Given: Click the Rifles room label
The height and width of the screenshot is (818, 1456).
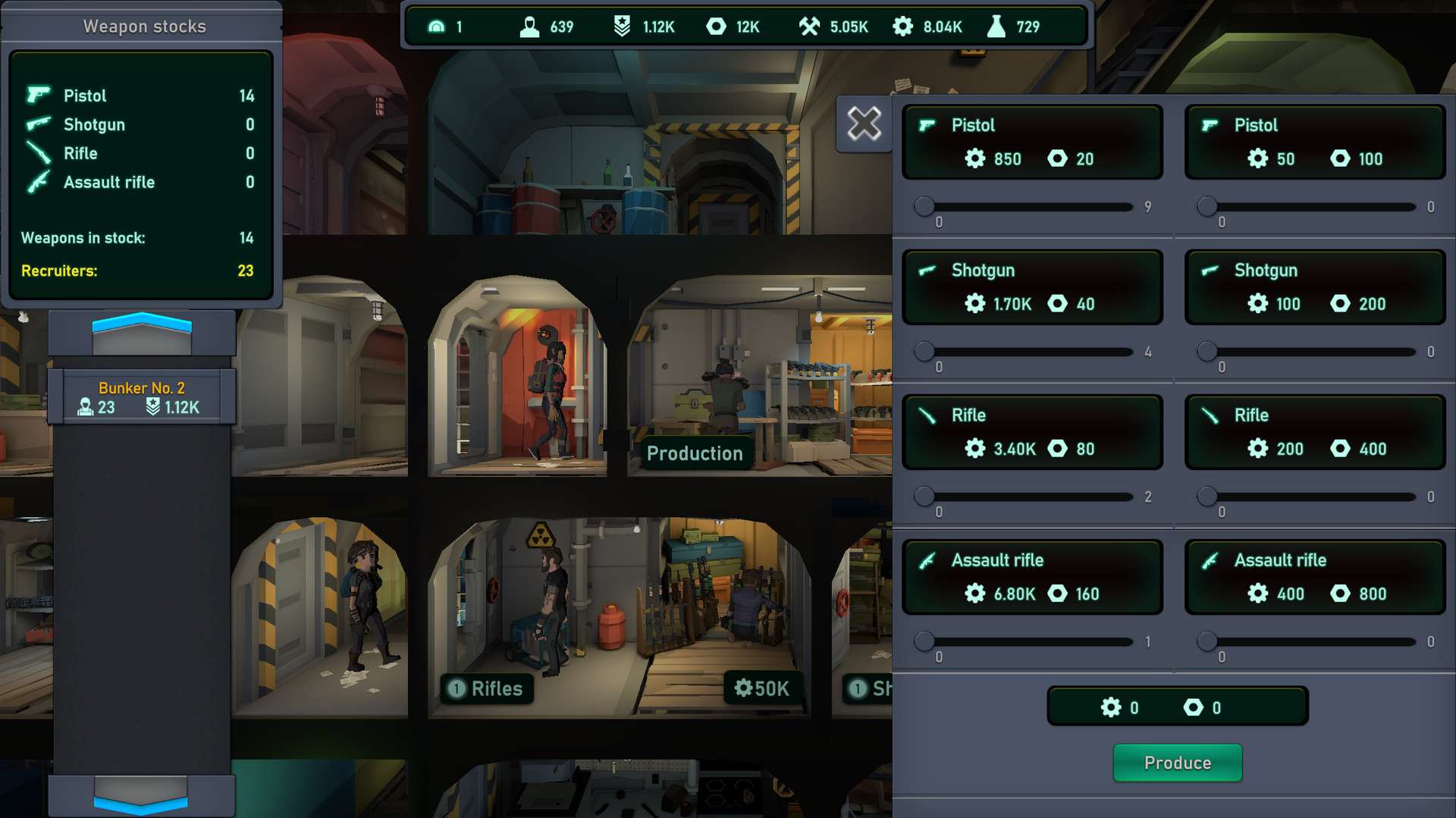Looking at the screenshot, I should [x=487, y=688].
